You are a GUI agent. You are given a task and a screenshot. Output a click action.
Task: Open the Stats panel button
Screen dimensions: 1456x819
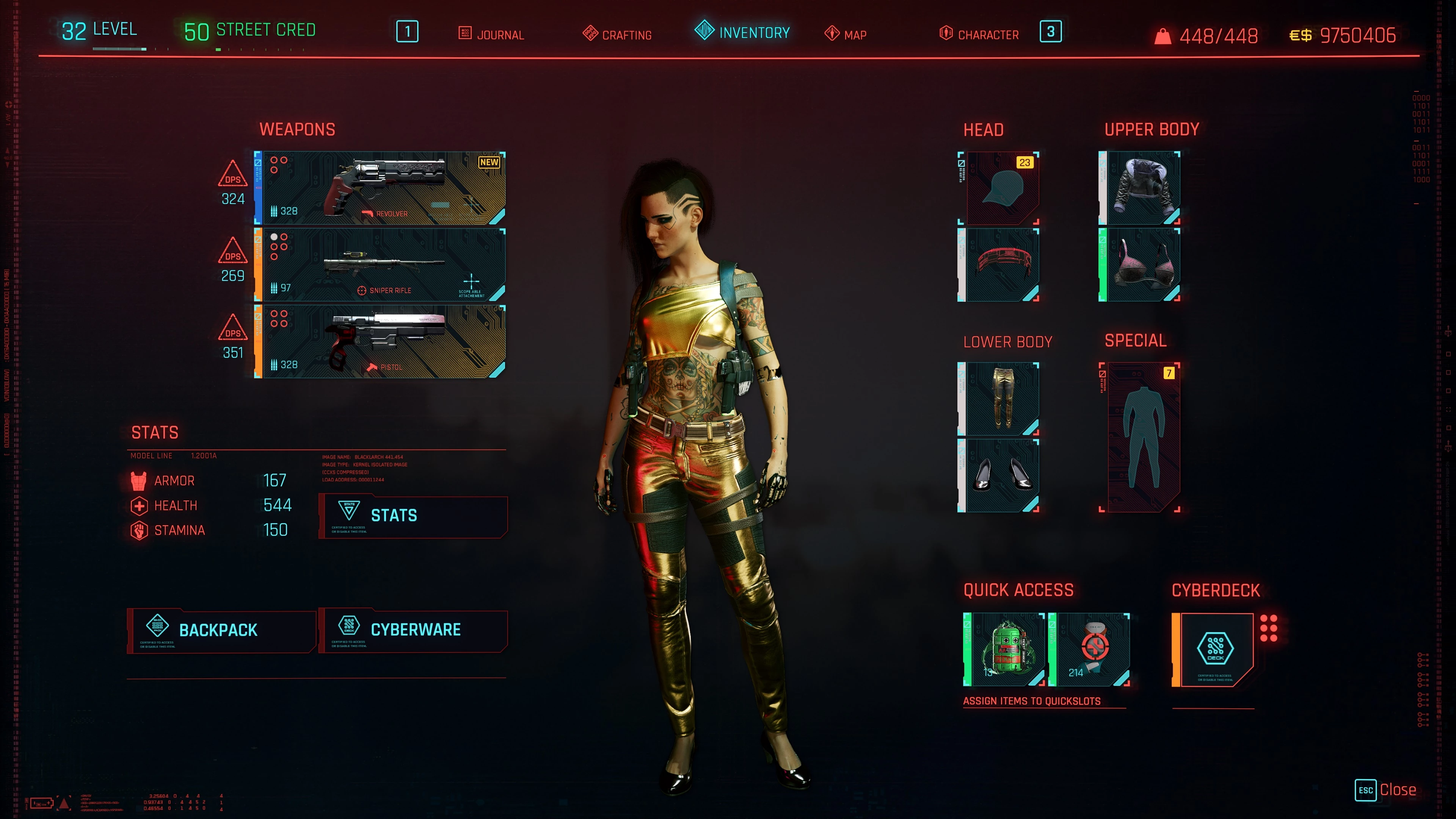click(413, 516)
